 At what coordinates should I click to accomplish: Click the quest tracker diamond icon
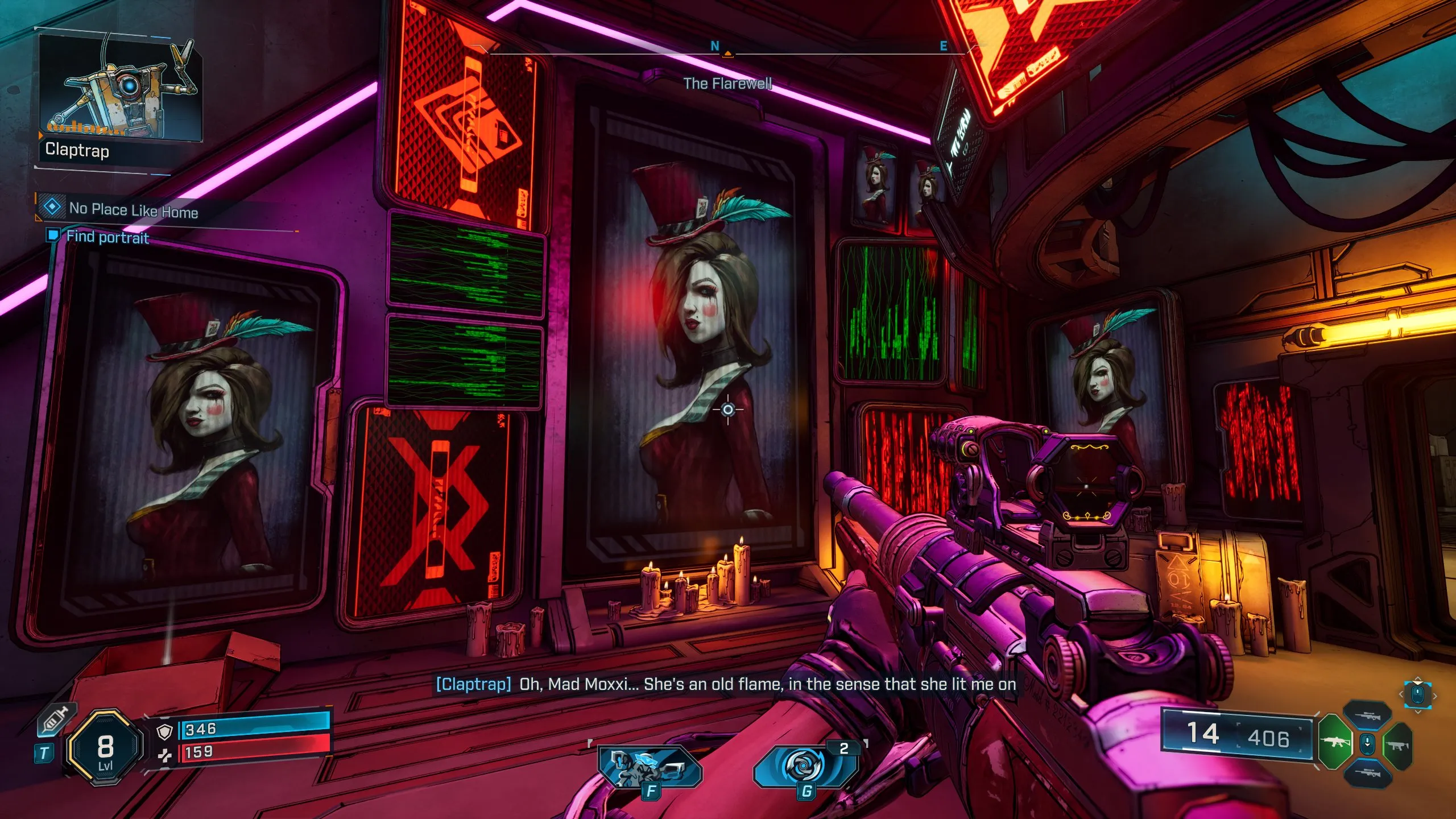[52, 208]
